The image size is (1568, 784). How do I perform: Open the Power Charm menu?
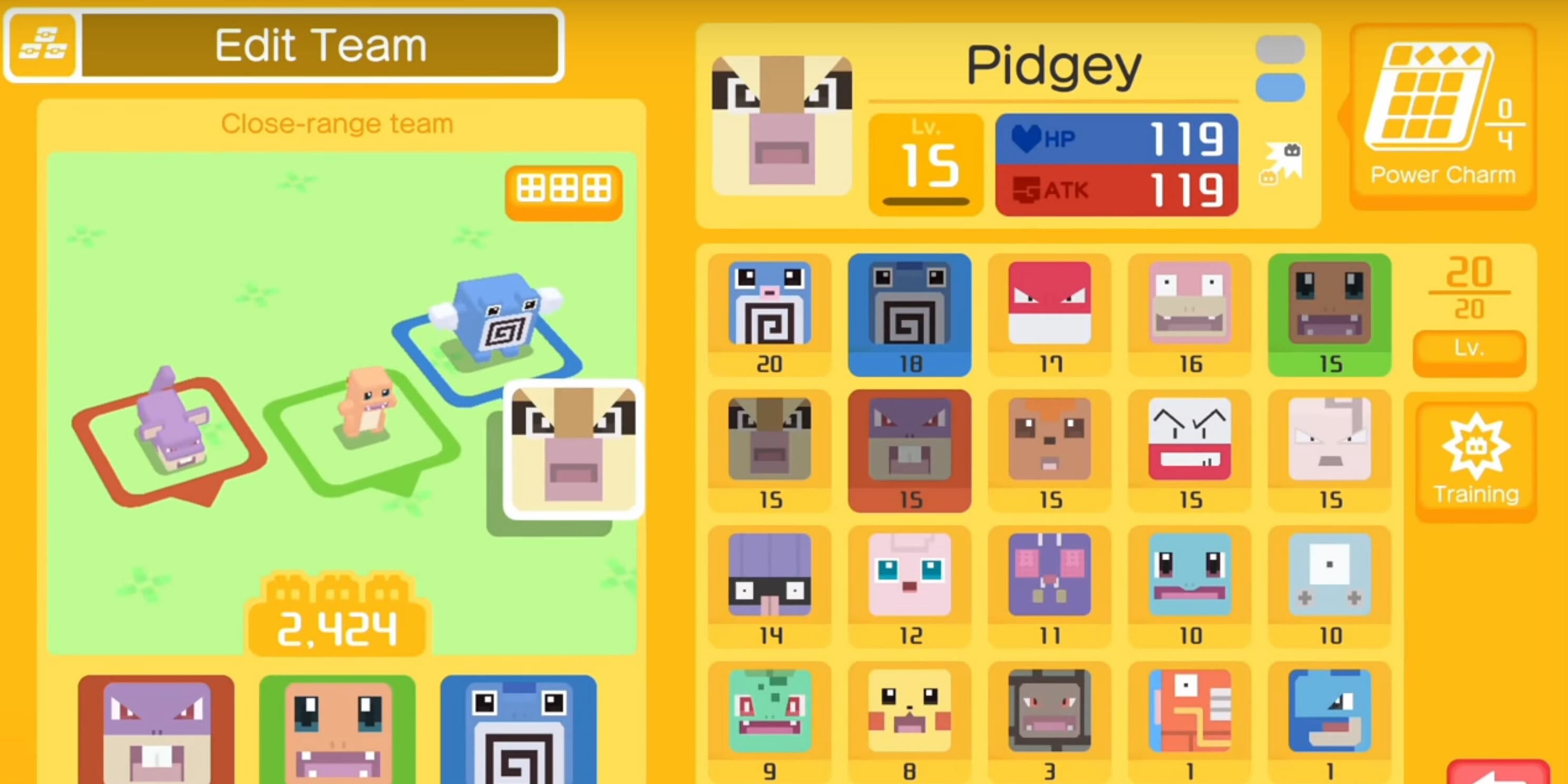click(1443, 110)
